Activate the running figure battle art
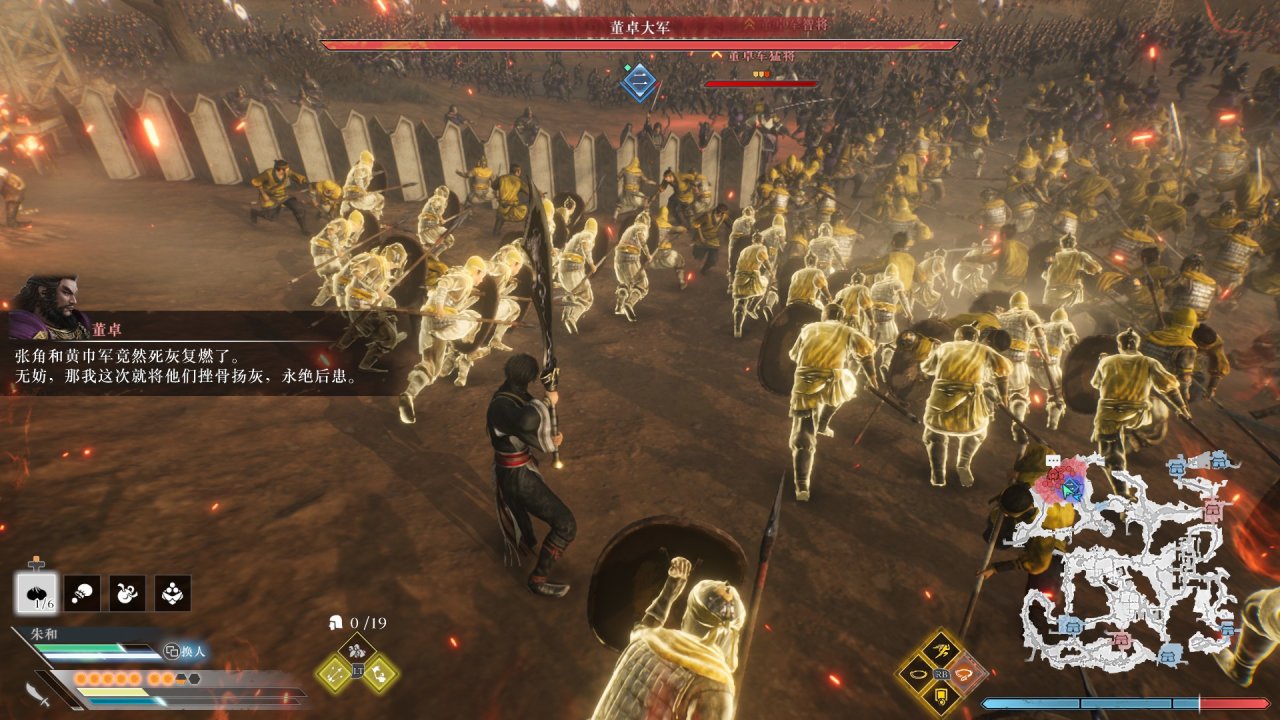 click(x=941, y=652)
